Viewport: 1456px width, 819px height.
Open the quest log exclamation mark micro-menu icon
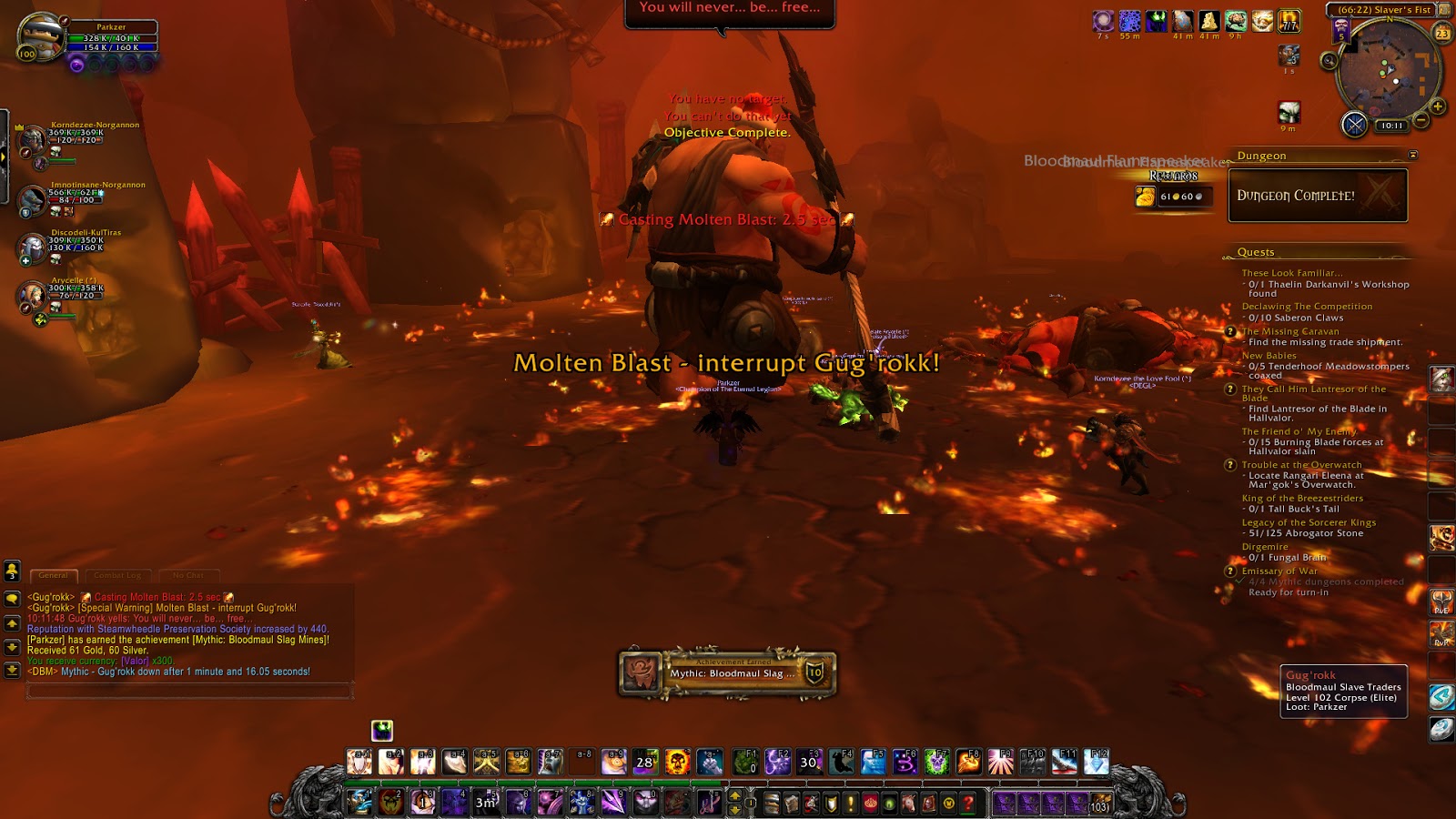[850, 804]
